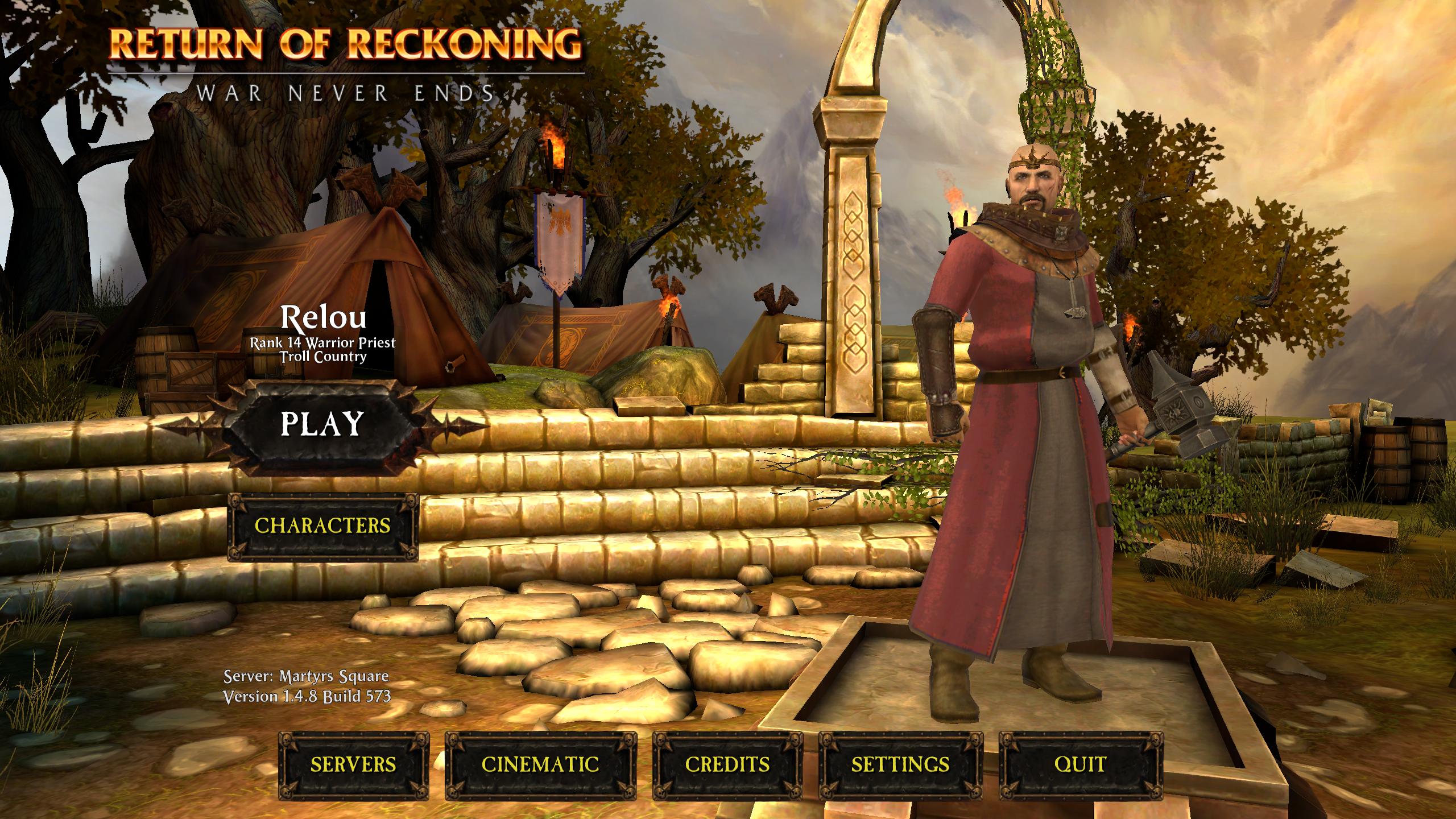Watch the Cinematic intro
The width and height of the screenshot is (1456, 819).
click(x=540, y=764)
